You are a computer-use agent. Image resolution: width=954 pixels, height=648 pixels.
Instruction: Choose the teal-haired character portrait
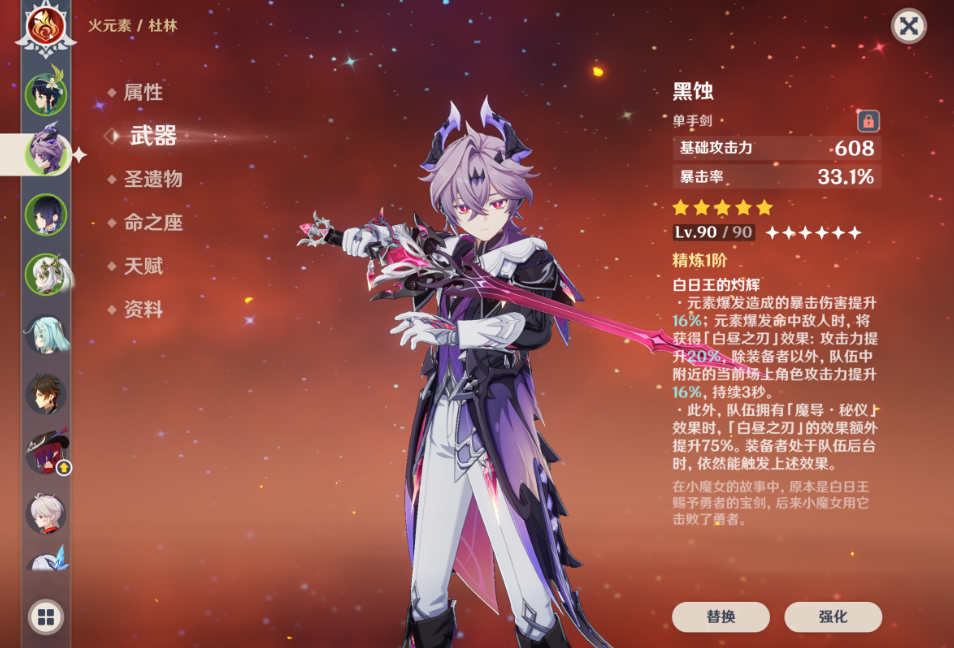(46, 334)
